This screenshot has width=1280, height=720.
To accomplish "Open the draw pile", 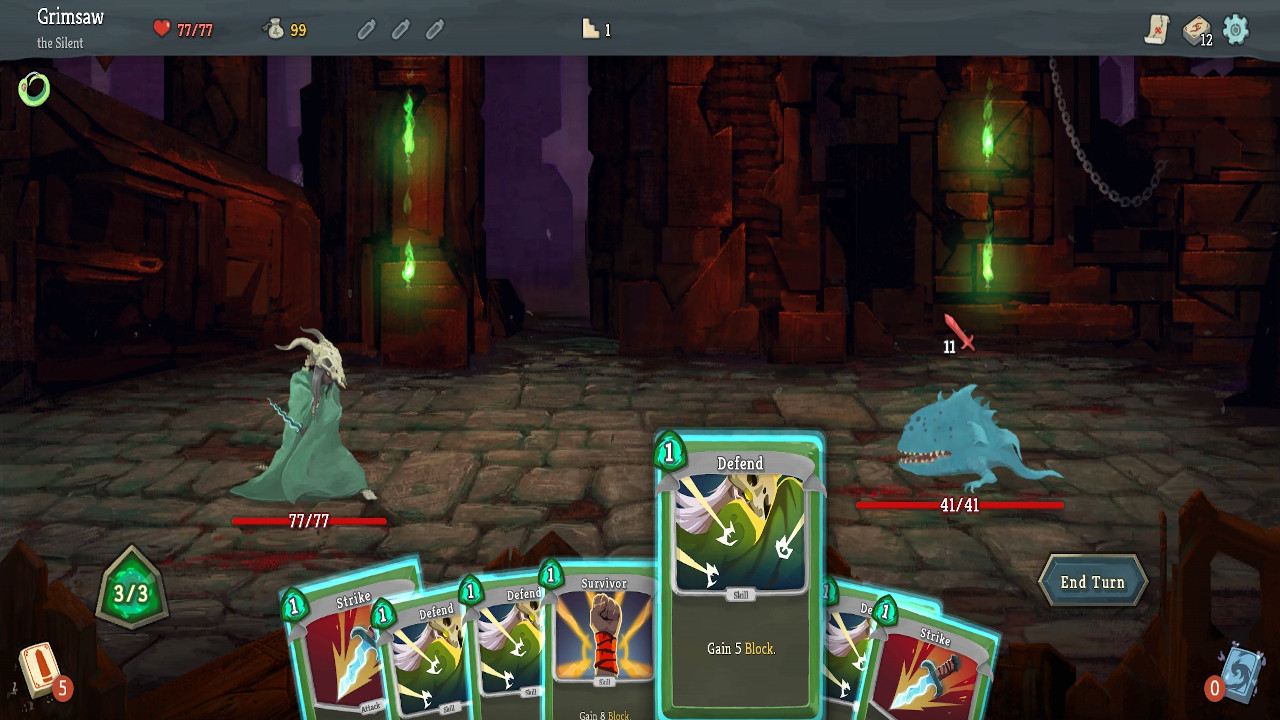I will coord(40,671).
